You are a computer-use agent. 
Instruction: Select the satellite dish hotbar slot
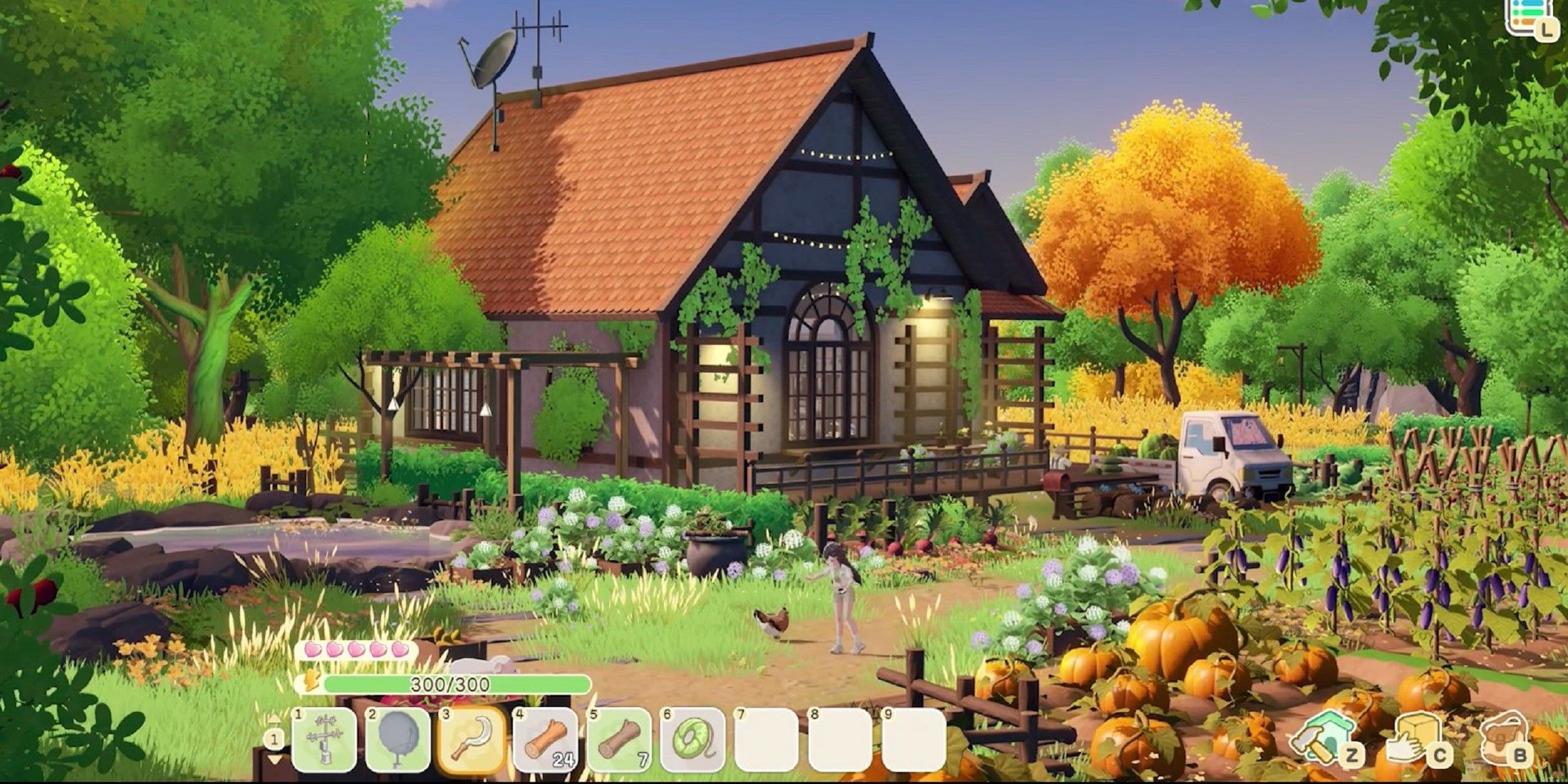coord(398,741)
